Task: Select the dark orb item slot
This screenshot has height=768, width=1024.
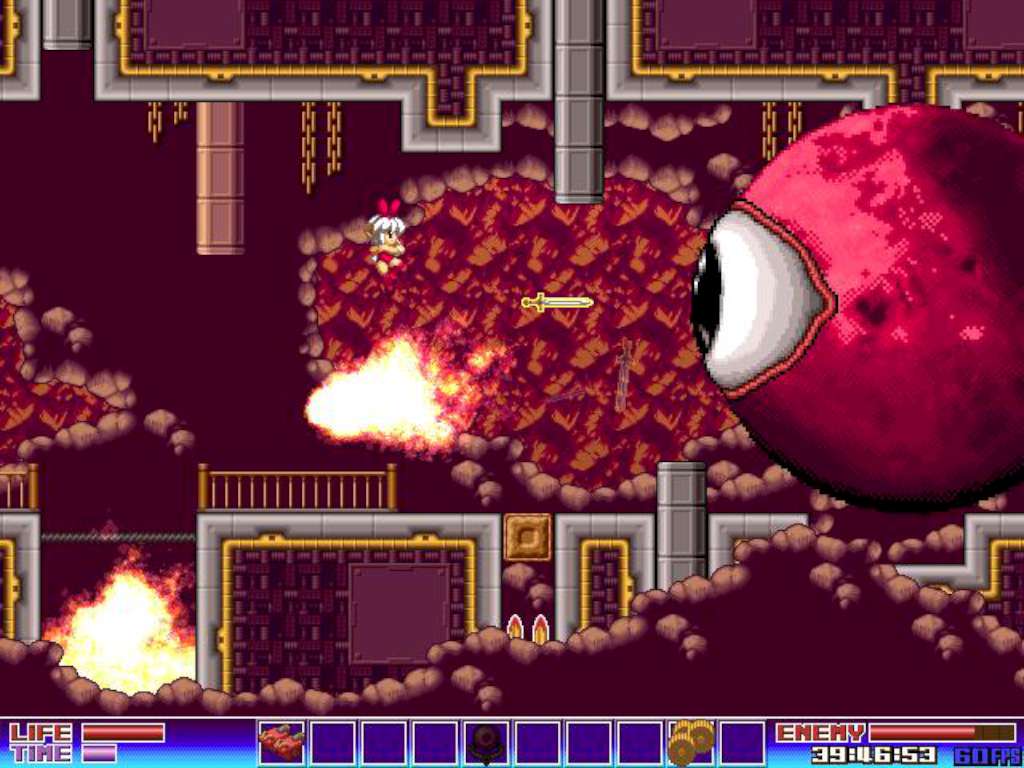Action: [488, 743]
